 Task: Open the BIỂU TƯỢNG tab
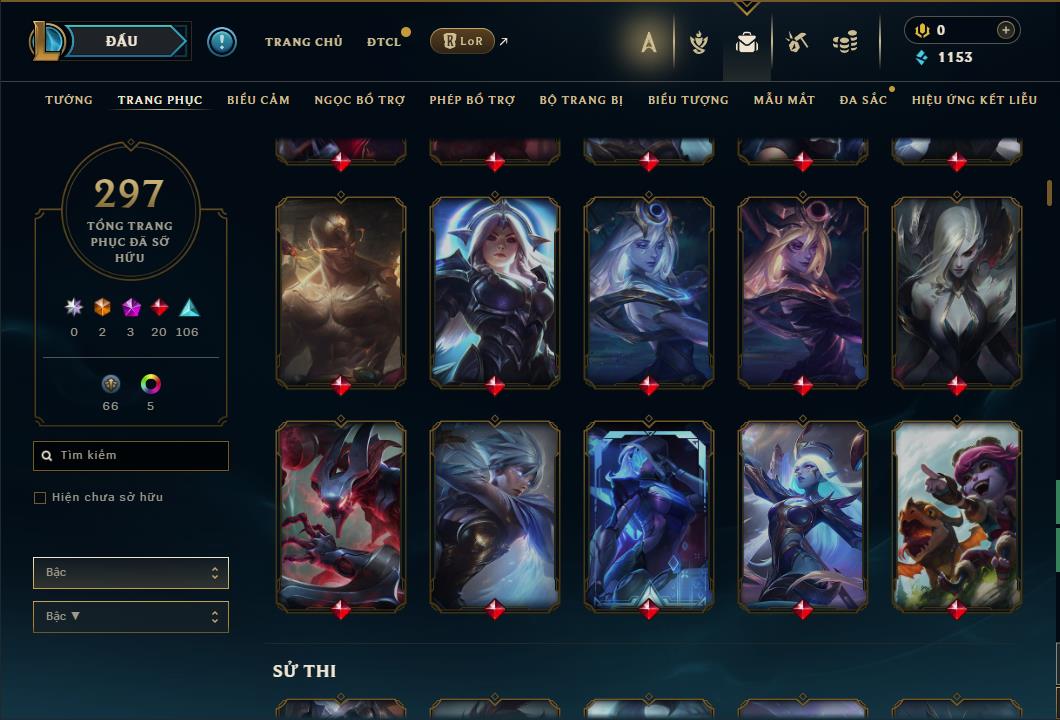(x=688, y=100)
